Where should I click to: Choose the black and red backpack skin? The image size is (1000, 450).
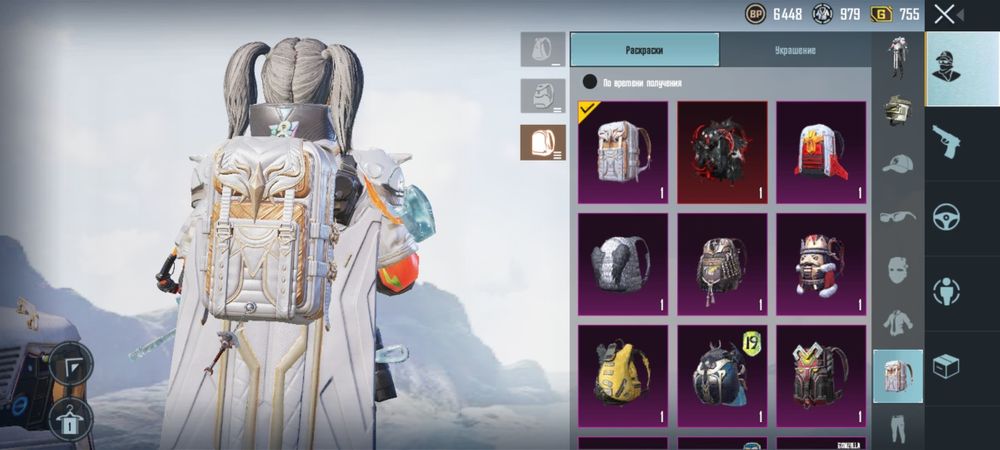pos(722,152)
